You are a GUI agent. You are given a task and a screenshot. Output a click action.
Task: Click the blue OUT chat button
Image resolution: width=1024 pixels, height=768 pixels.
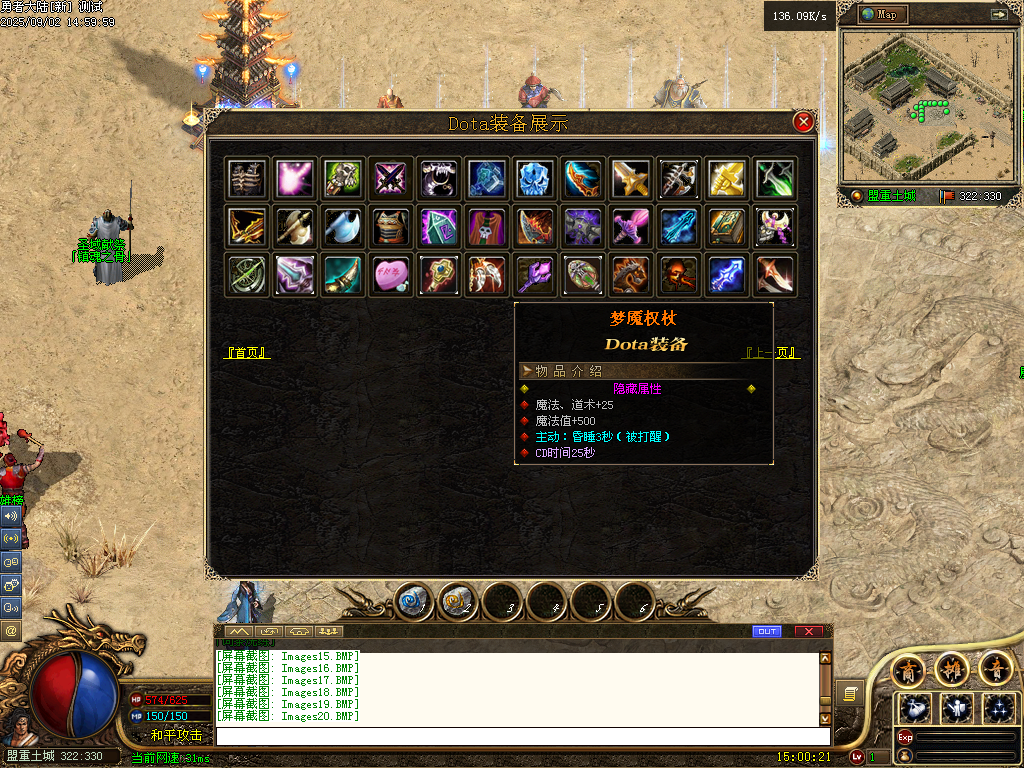coord(767,631)
